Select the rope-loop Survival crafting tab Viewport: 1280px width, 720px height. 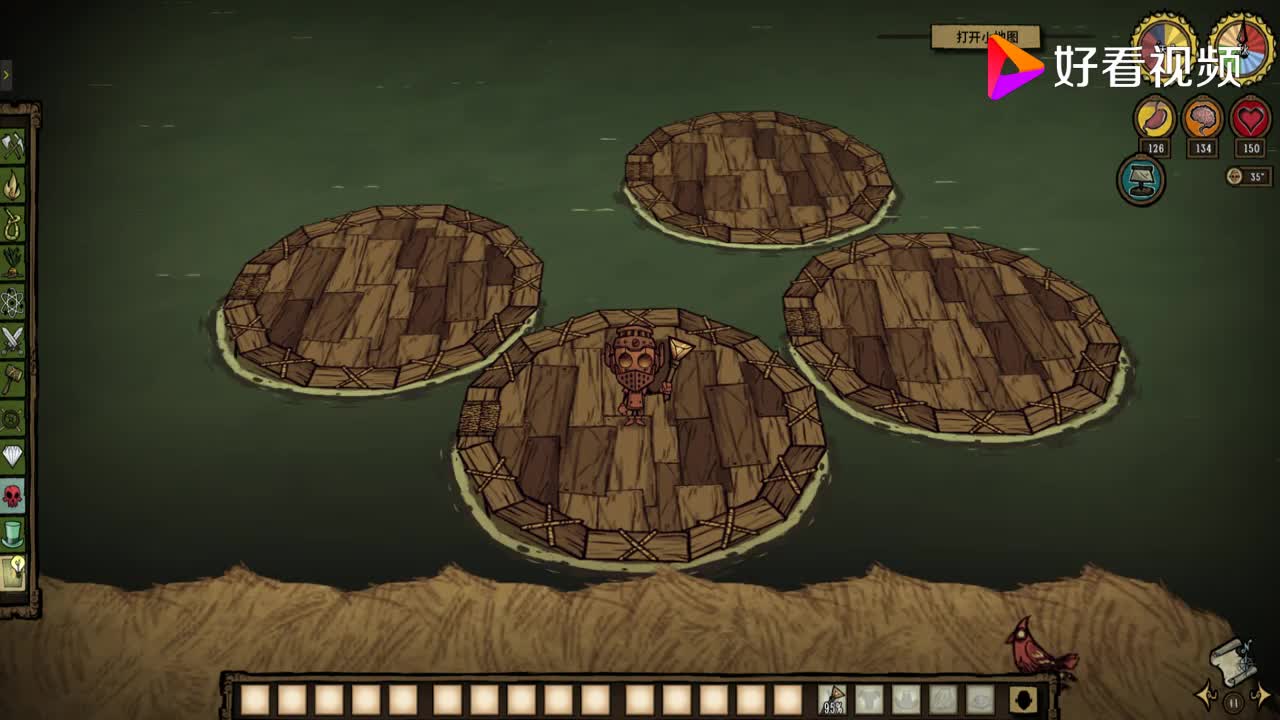(12, 223)
